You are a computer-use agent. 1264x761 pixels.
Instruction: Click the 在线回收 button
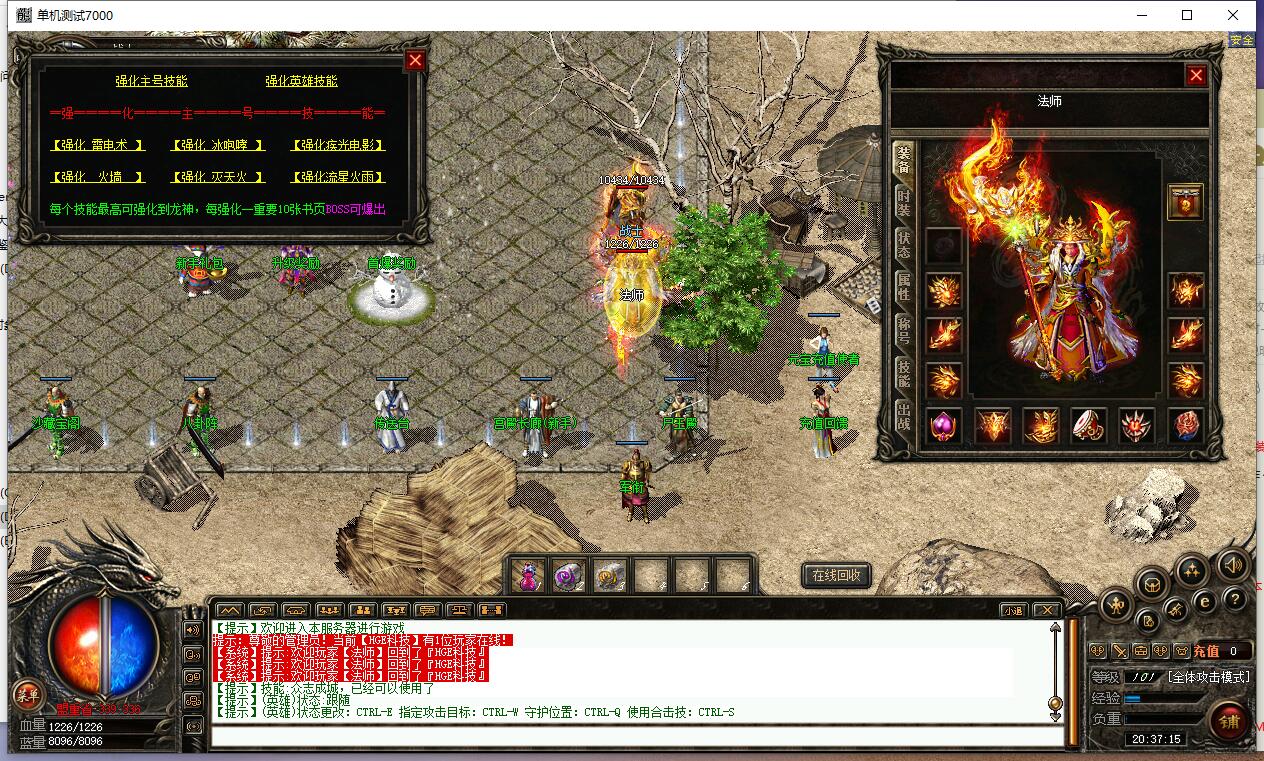point(836,575)
